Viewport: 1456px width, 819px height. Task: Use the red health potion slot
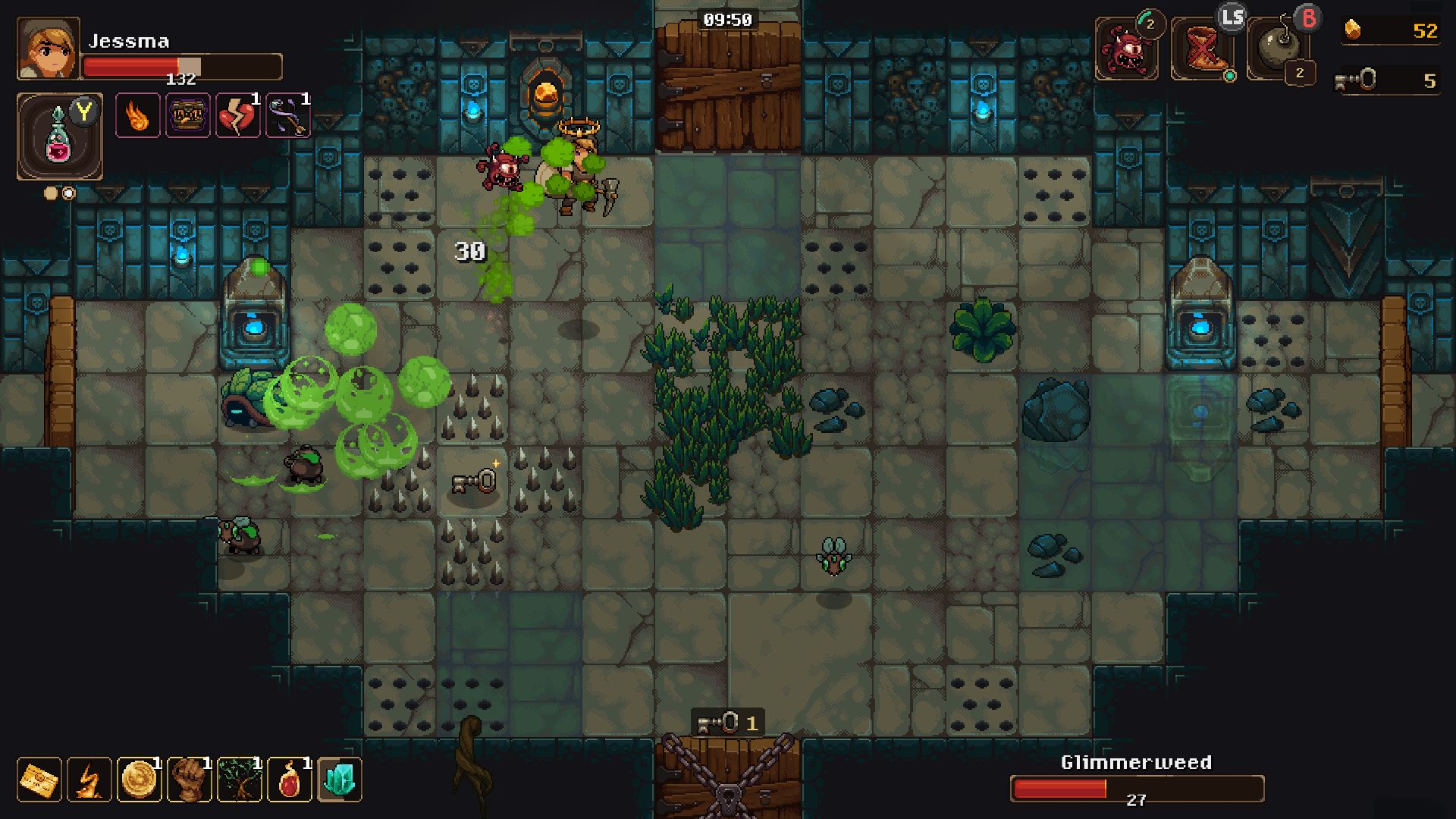coord(59,136)
